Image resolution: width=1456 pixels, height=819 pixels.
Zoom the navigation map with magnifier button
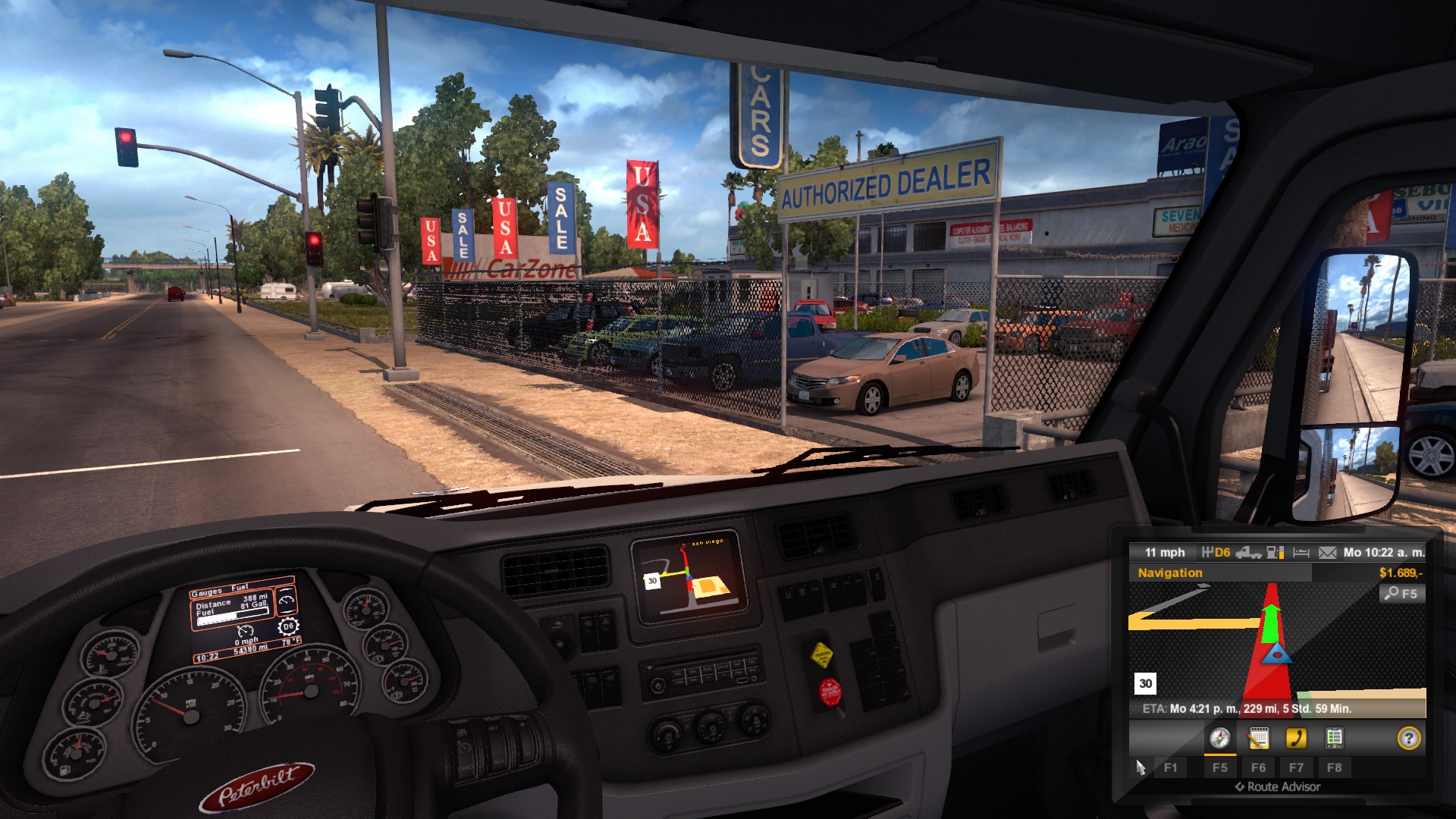[x=1401, y=594]
